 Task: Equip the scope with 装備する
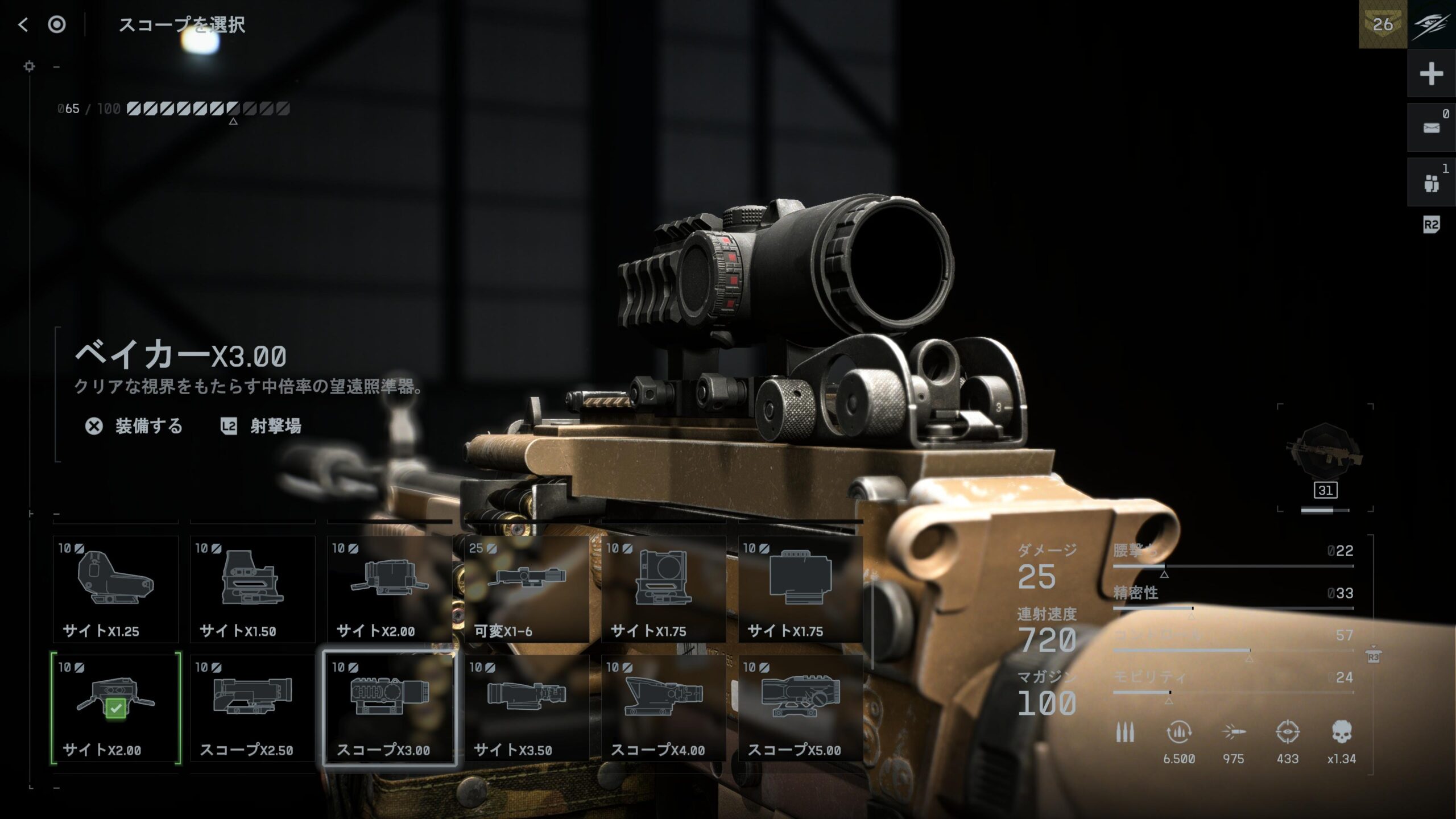(x=135, y=426)
